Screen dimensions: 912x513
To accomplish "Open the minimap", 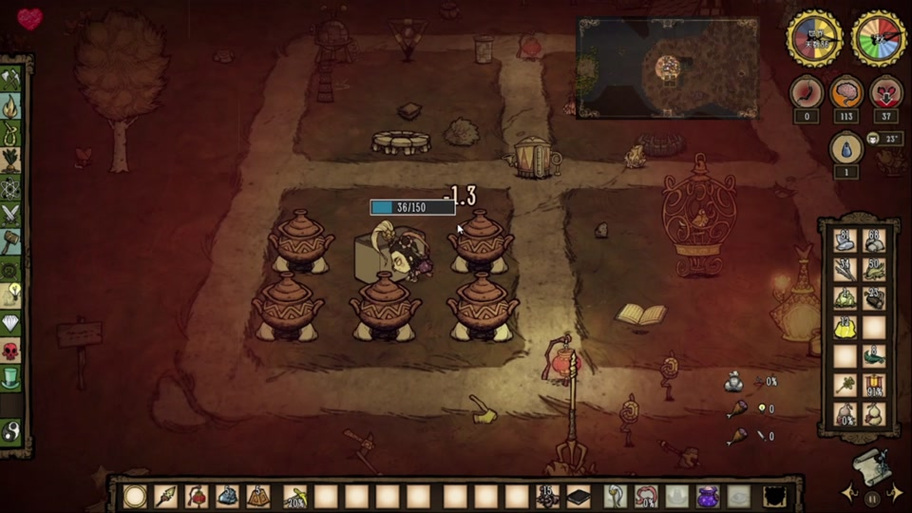I will pyautogui.click(x=667, y=68).
